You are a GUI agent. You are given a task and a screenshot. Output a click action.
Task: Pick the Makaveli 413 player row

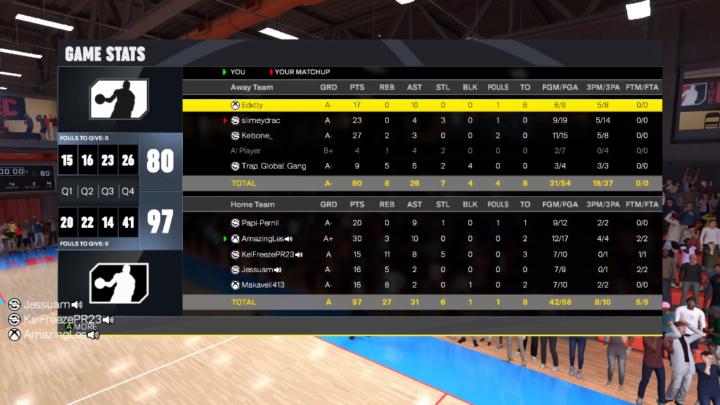coord(420,285)
